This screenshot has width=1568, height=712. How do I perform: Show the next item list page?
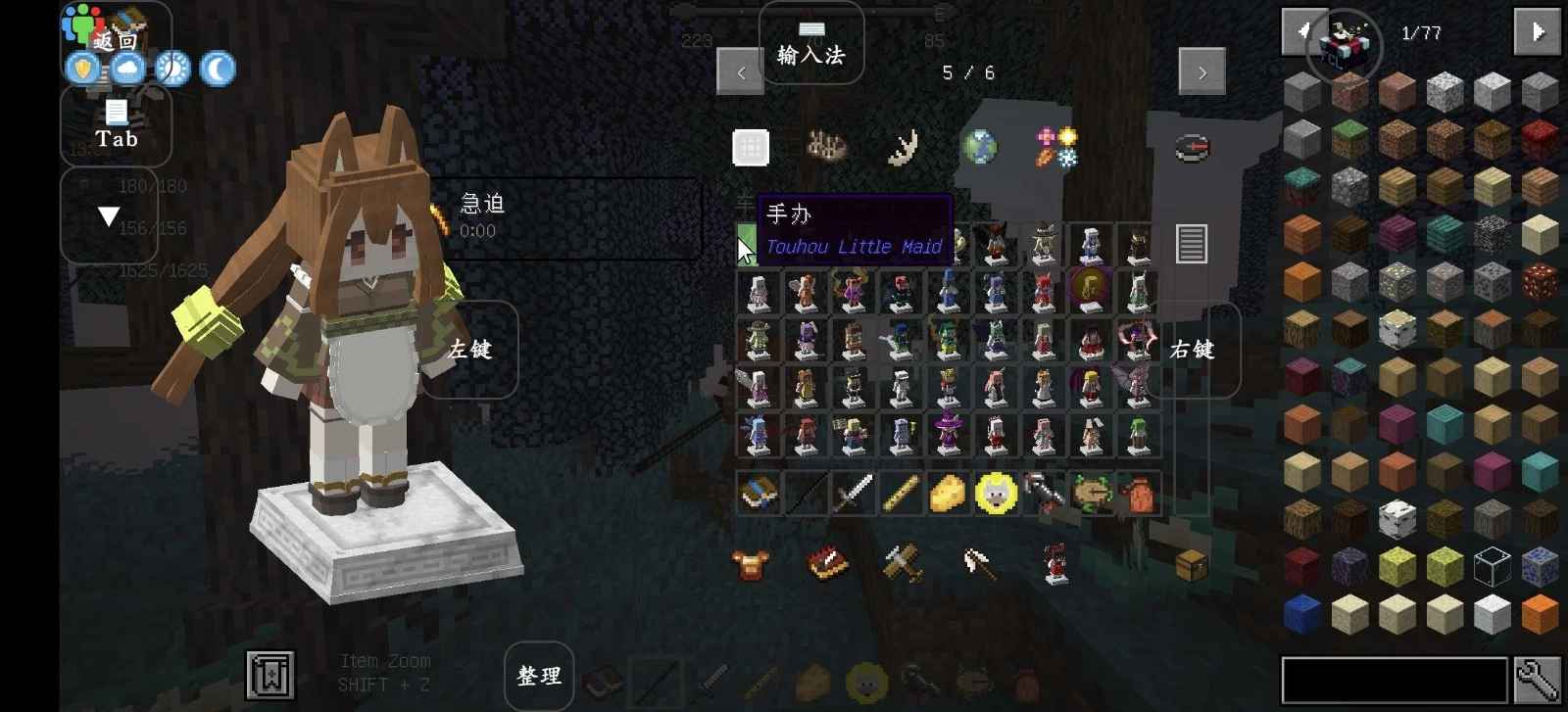point(1537,32)
